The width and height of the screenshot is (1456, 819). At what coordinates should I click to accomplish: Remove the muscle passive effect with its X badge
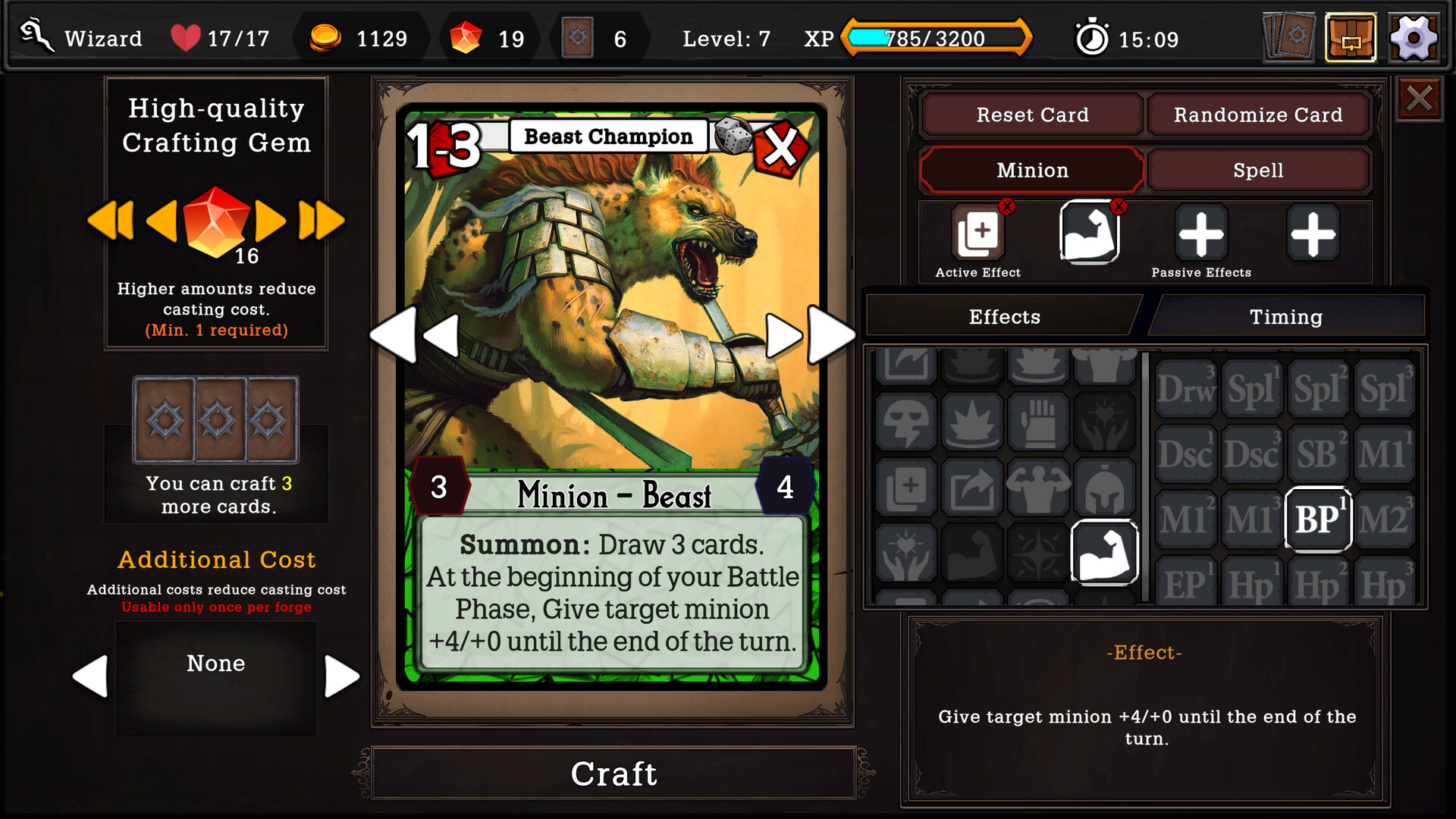click(x=1119, y=206)
